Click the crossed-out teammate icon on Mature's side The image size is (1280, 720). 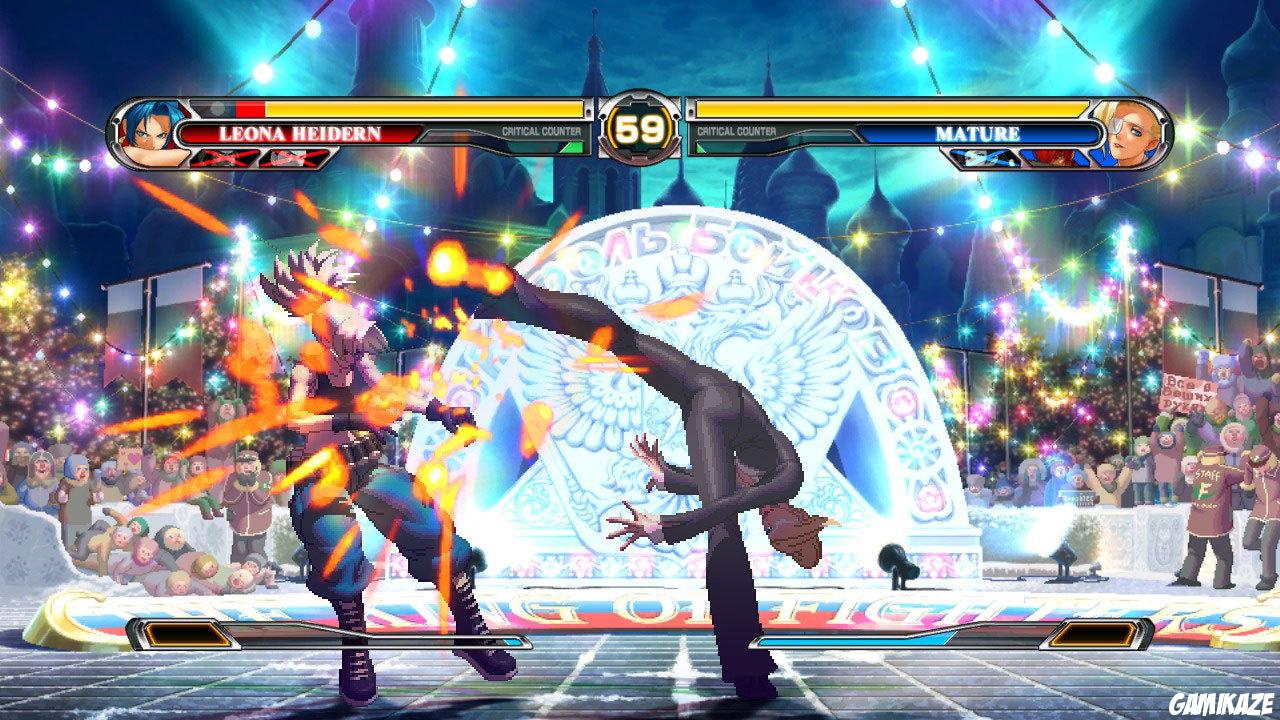985,159
